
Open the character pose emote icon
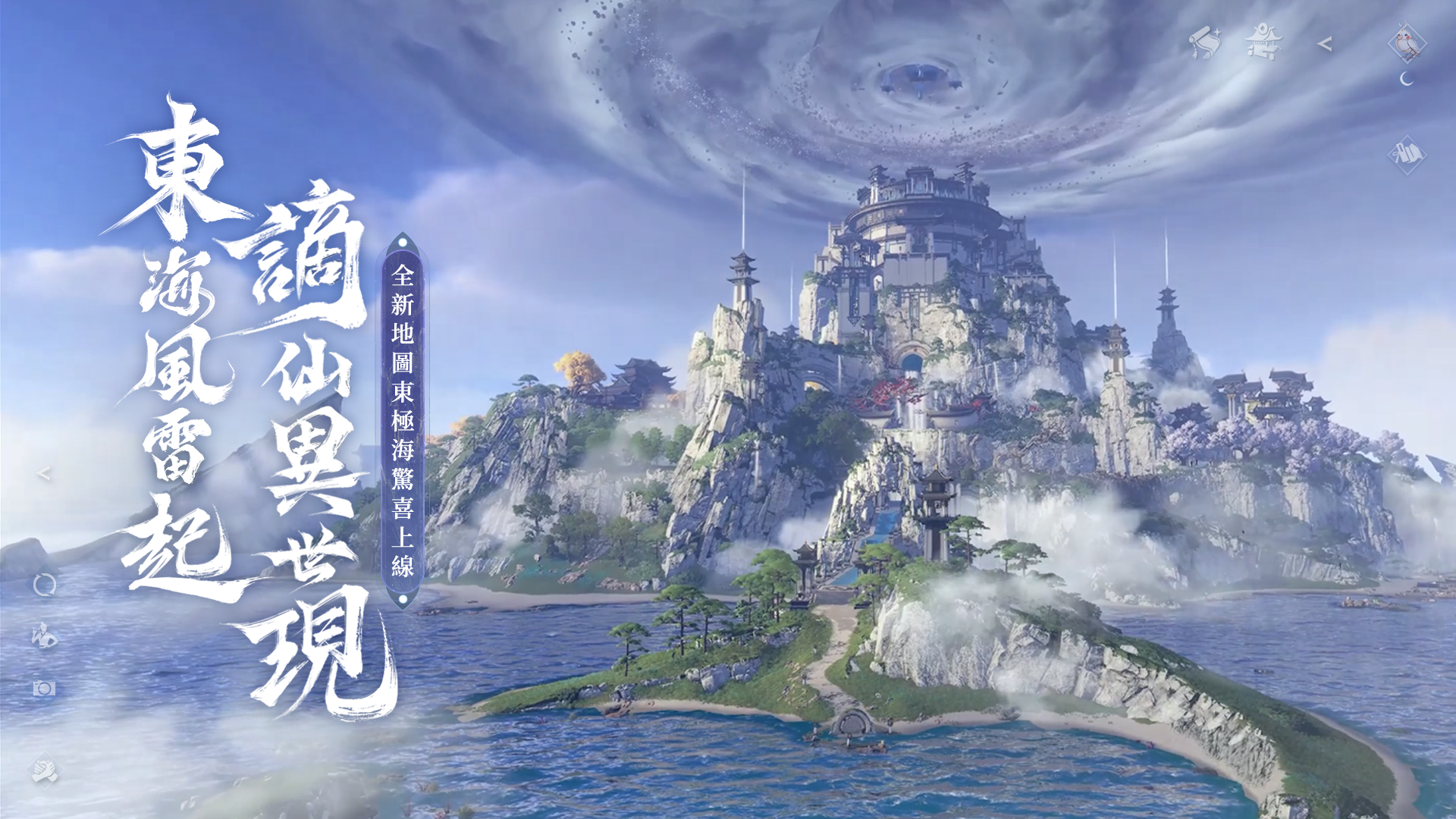(x=44, y=635)
